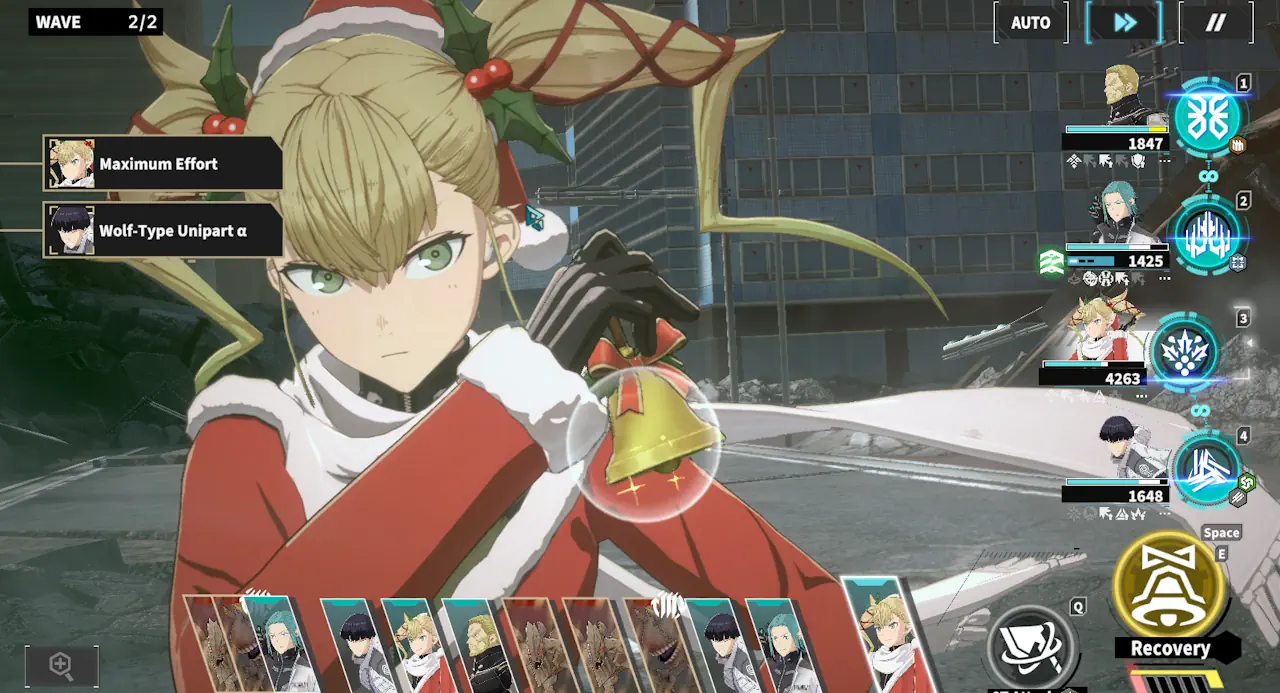Screen dimensions: 1280x693
Task: Toggle the AUTO battle button
Action: point(1030,23)
